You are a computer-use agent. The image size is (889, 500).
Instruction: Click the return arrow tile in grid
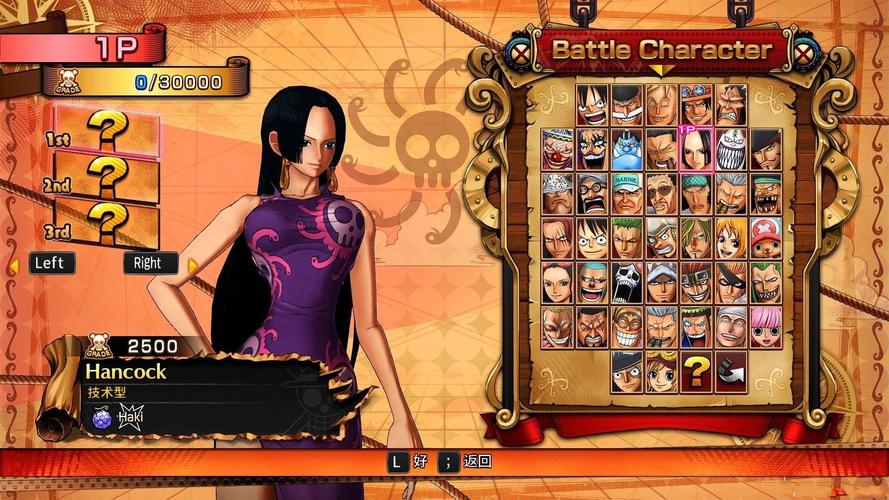731,371
